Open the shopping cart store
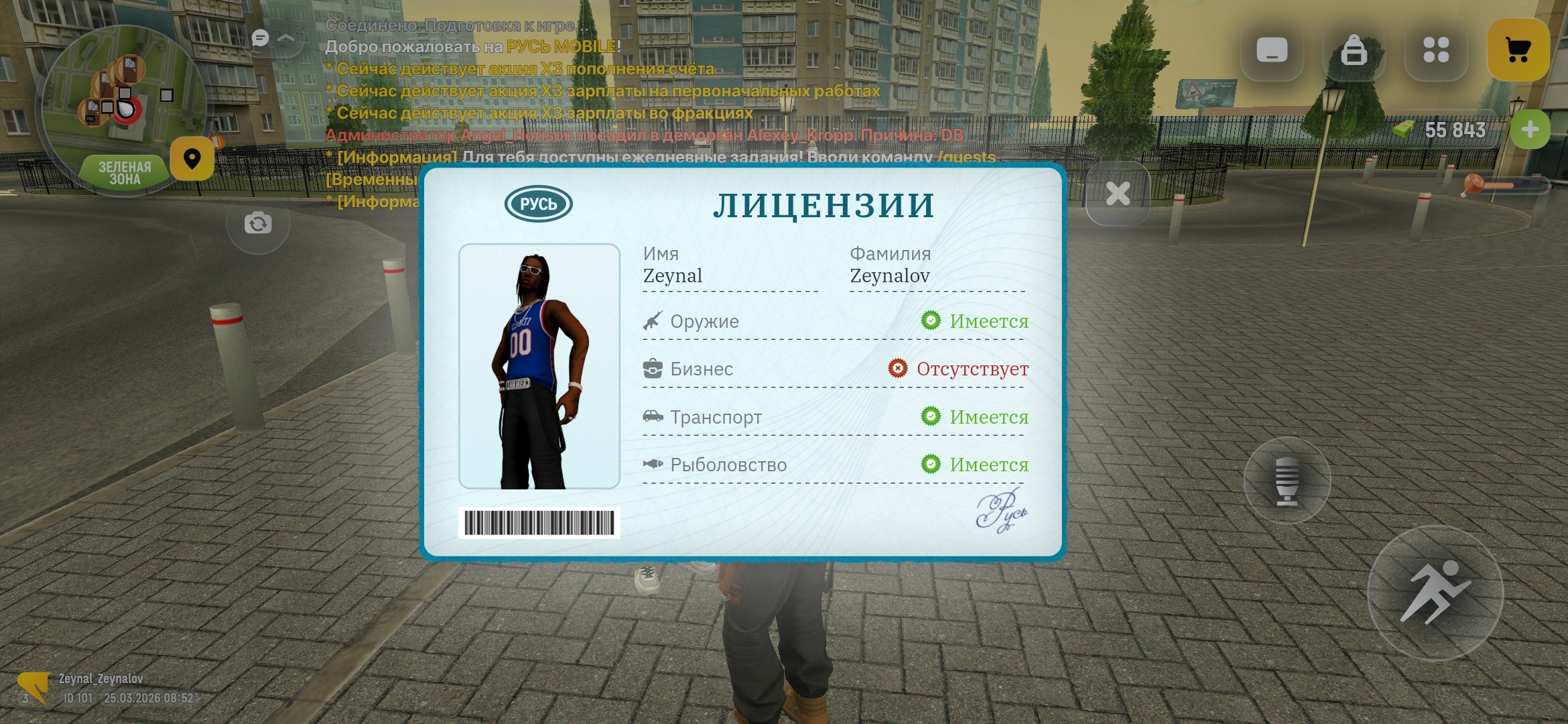 (1518, 50)
